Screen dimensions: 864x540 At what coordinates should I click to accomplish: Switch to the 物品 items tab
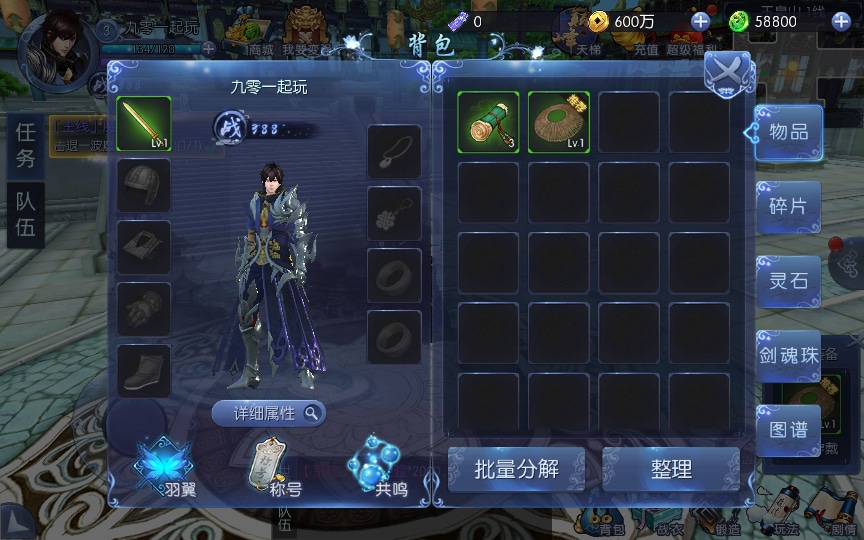788,132
